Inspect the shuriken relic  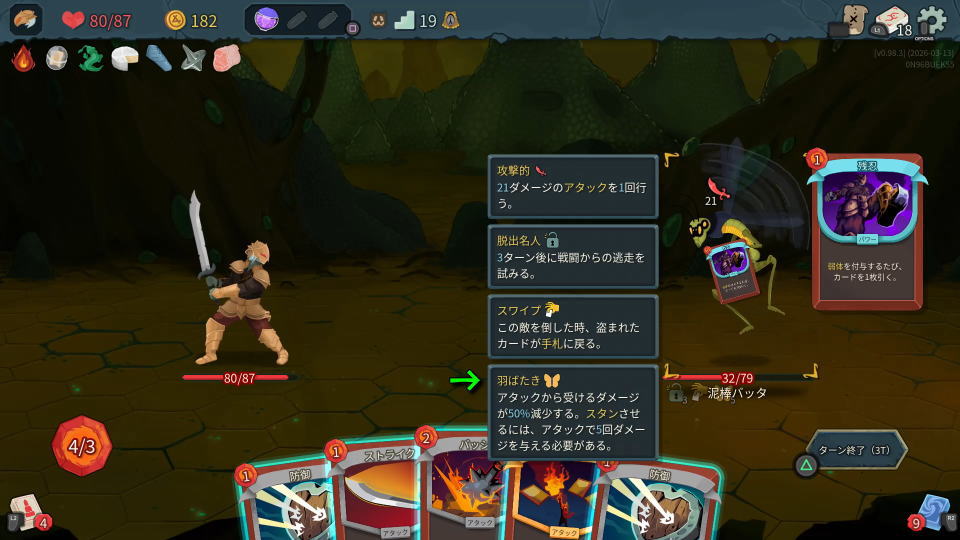[x=193, y=58]
